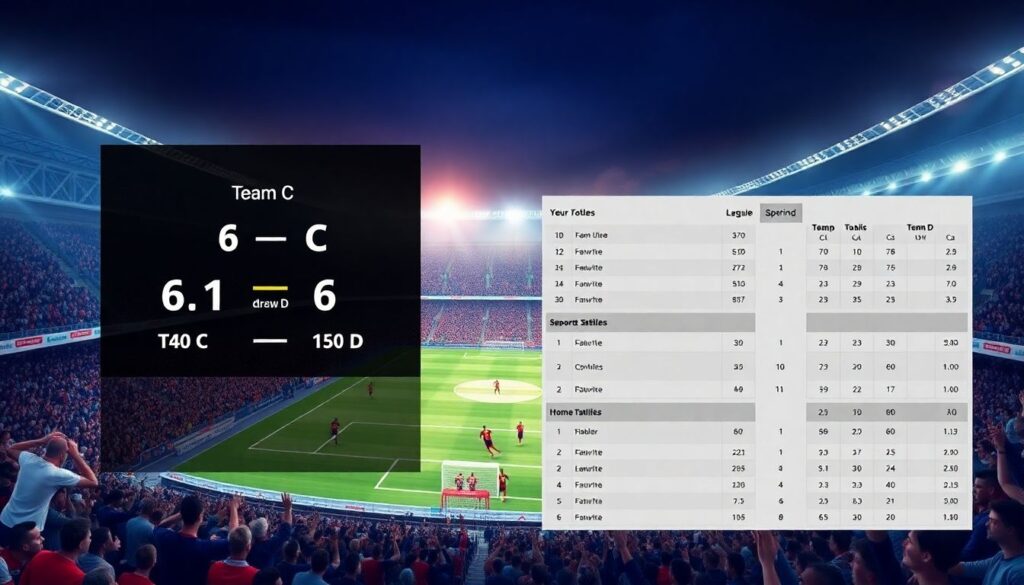Expand the Home Tatiles section header
This screenshot has width=1024, height=585.
coord(574,412)
